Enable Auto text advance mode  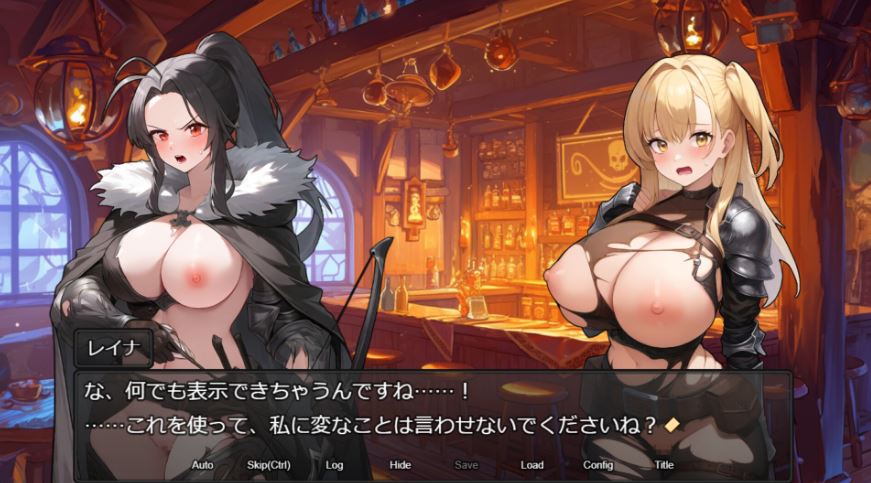[x=202, y=465]
